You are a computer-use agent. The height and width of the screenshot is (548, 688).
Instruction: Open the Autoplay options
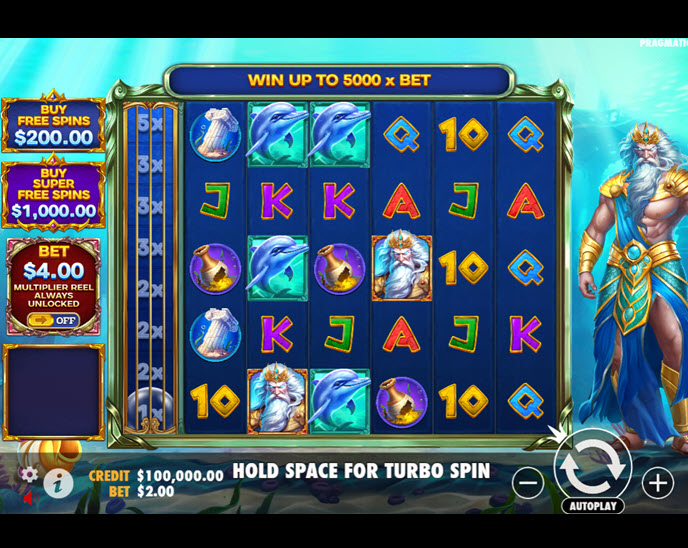592,506
